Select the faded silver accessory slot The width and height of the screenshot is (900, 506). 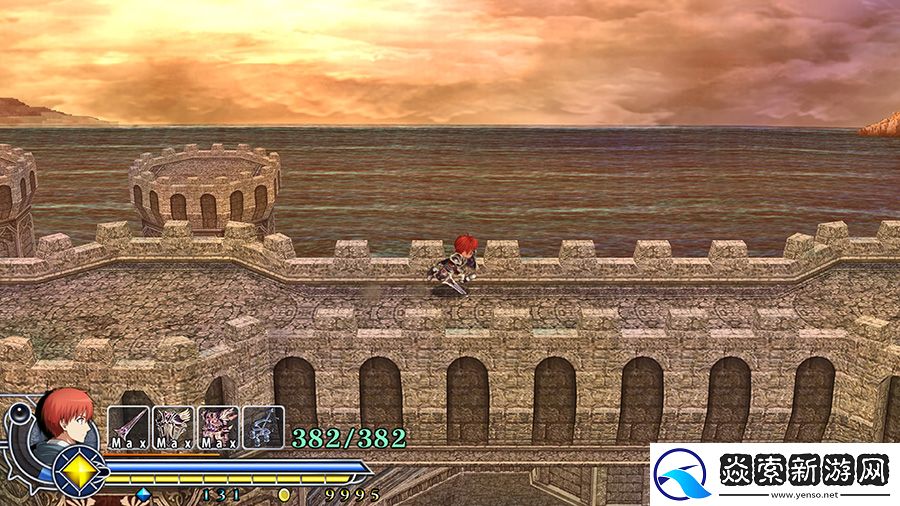(x=263, y=426)
